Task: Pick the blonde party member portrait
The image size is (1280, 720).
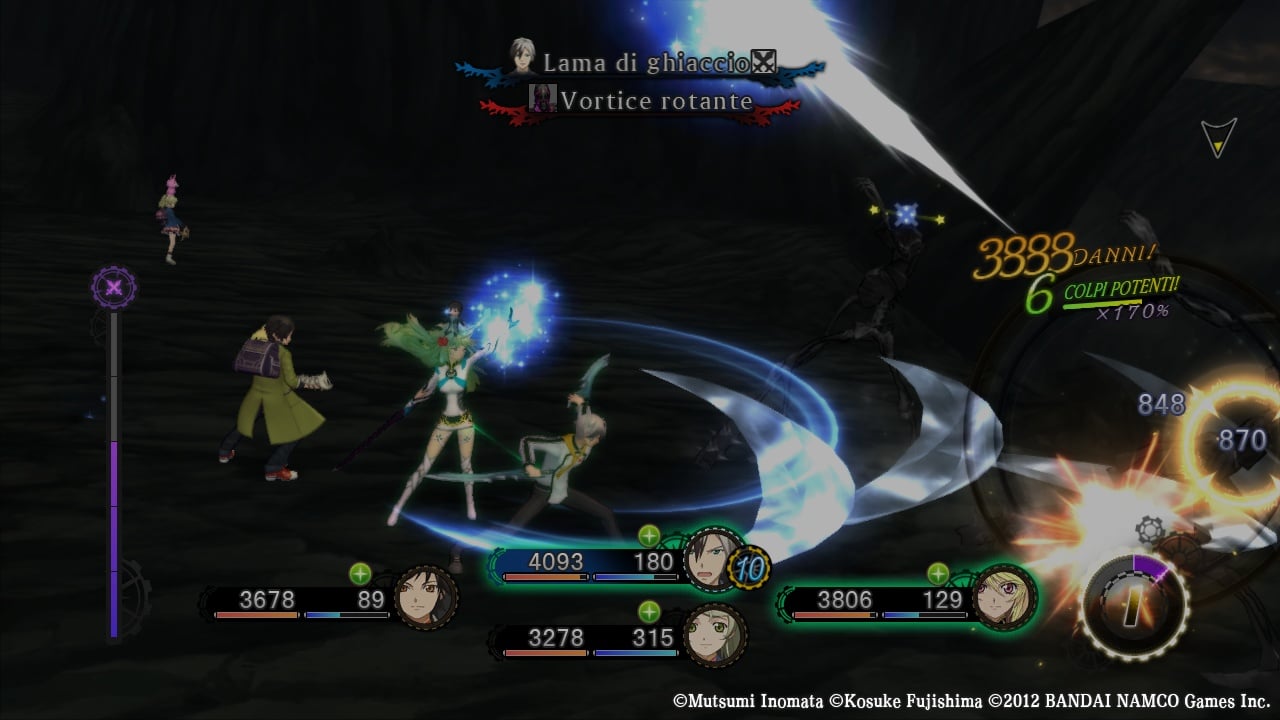Action: (1004, 597)
